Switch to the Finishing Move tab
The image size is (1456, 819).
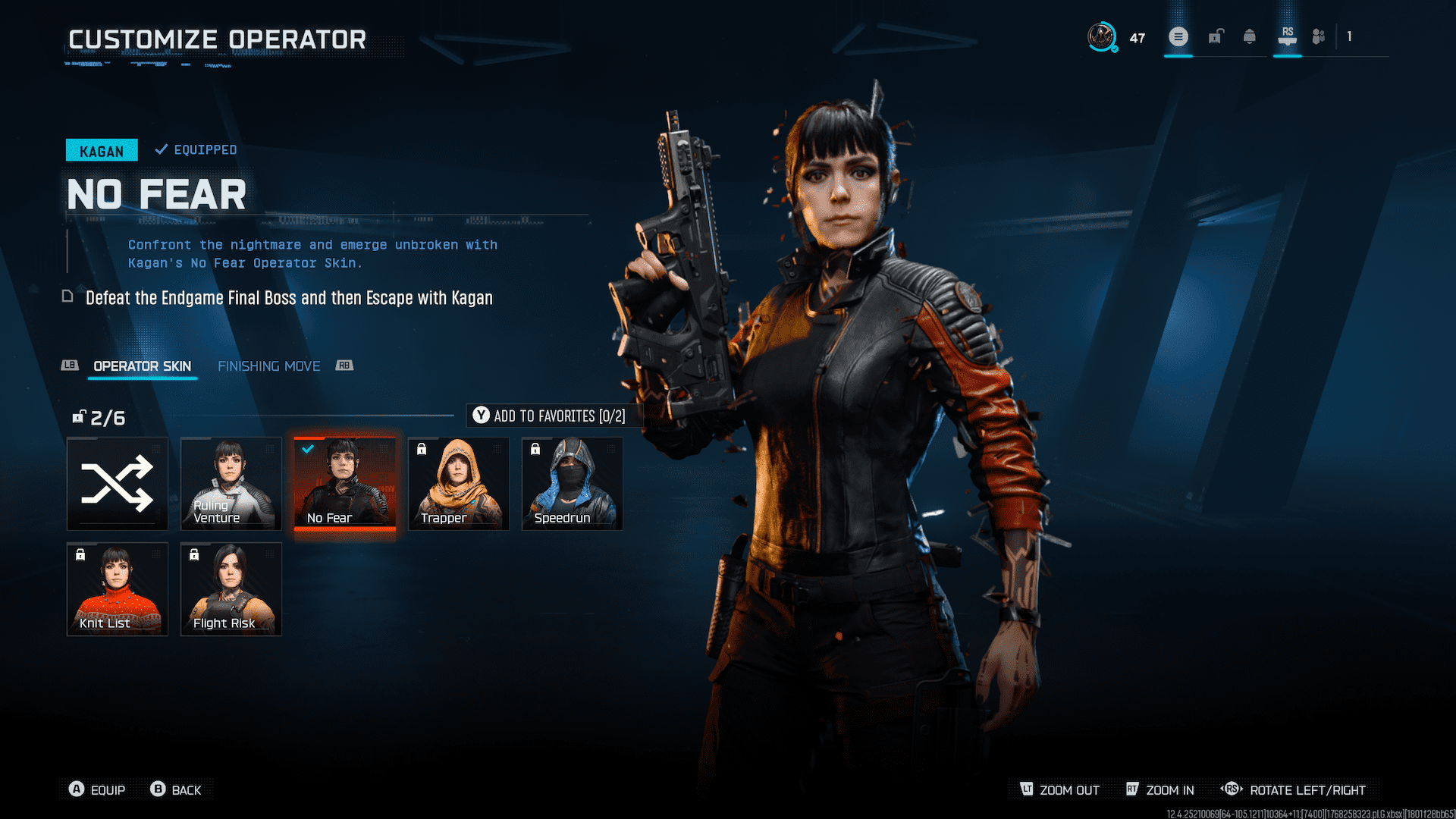coord(269,366)
